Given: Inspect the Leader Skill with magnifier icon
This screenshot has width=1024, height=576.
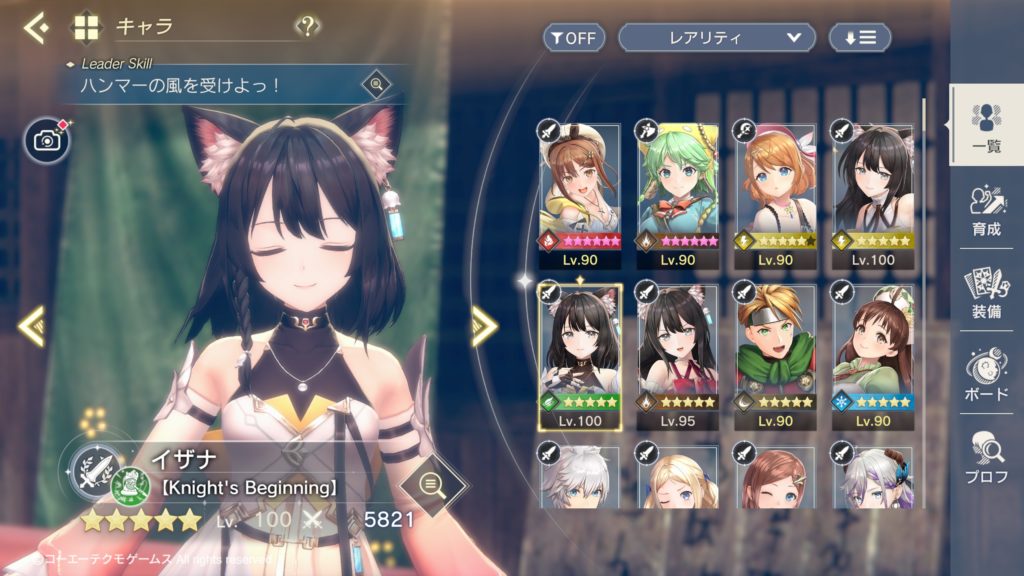Looking at the screenshot, I should click(x=376, y=84).
